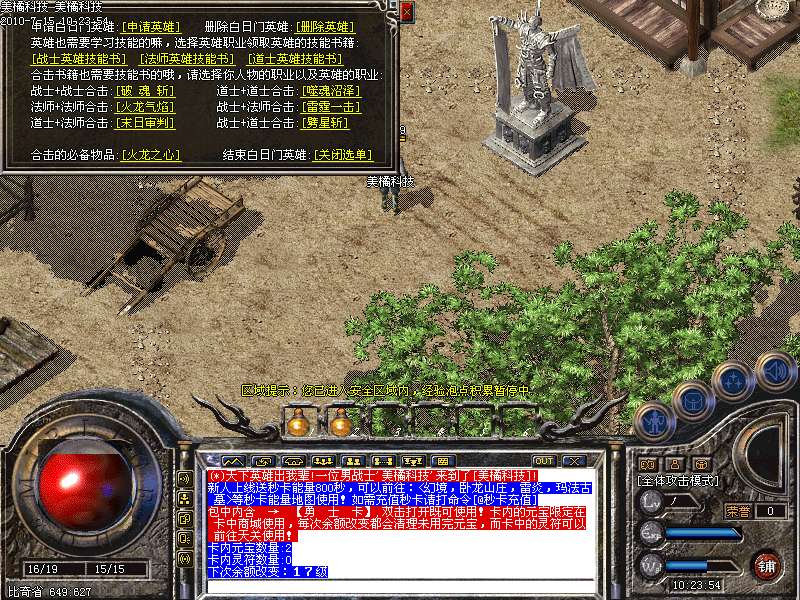This screenshot has width=800, height=600.
Task: Choose the 破魂斩 combo skill option
Action: pos(146,91)
